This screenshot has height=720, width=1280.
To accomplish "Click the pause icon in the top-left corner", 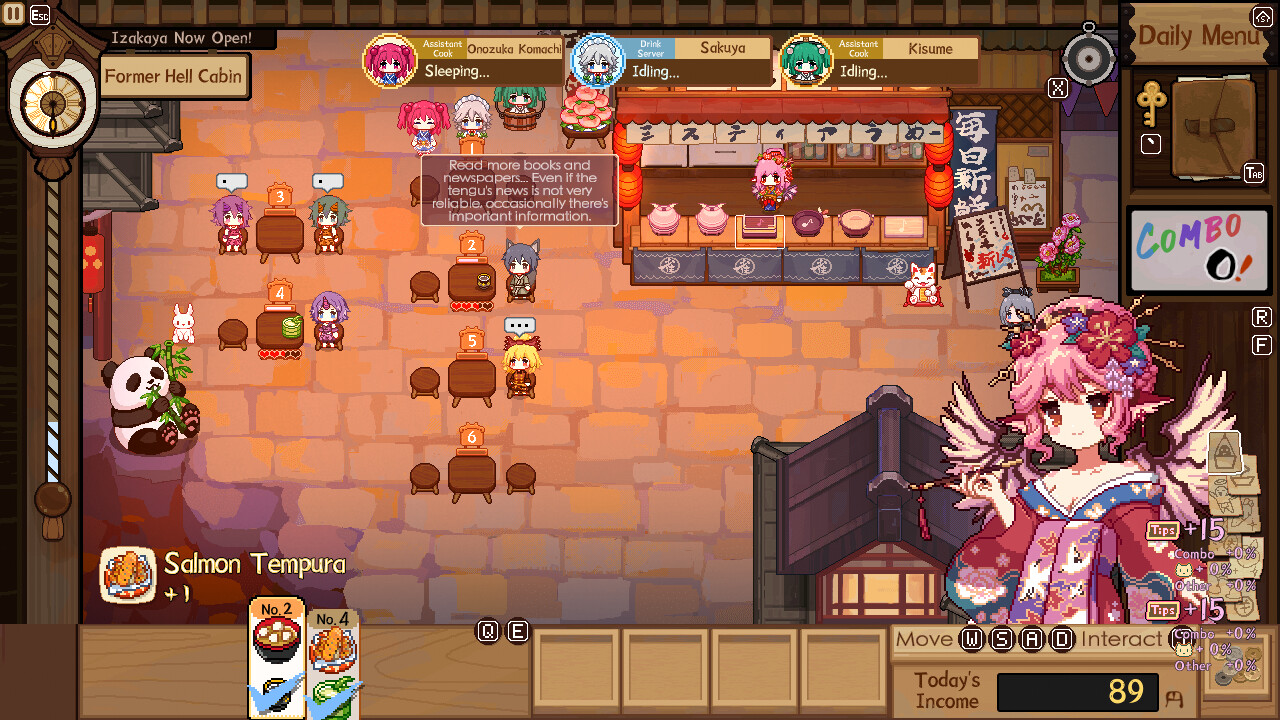I will click(14, 14).
